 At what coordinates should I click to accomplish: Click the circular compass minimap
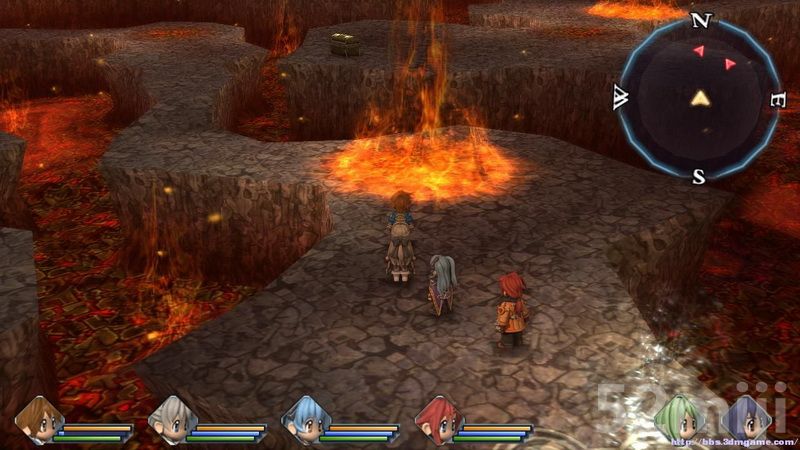click(x=700, y=98)
